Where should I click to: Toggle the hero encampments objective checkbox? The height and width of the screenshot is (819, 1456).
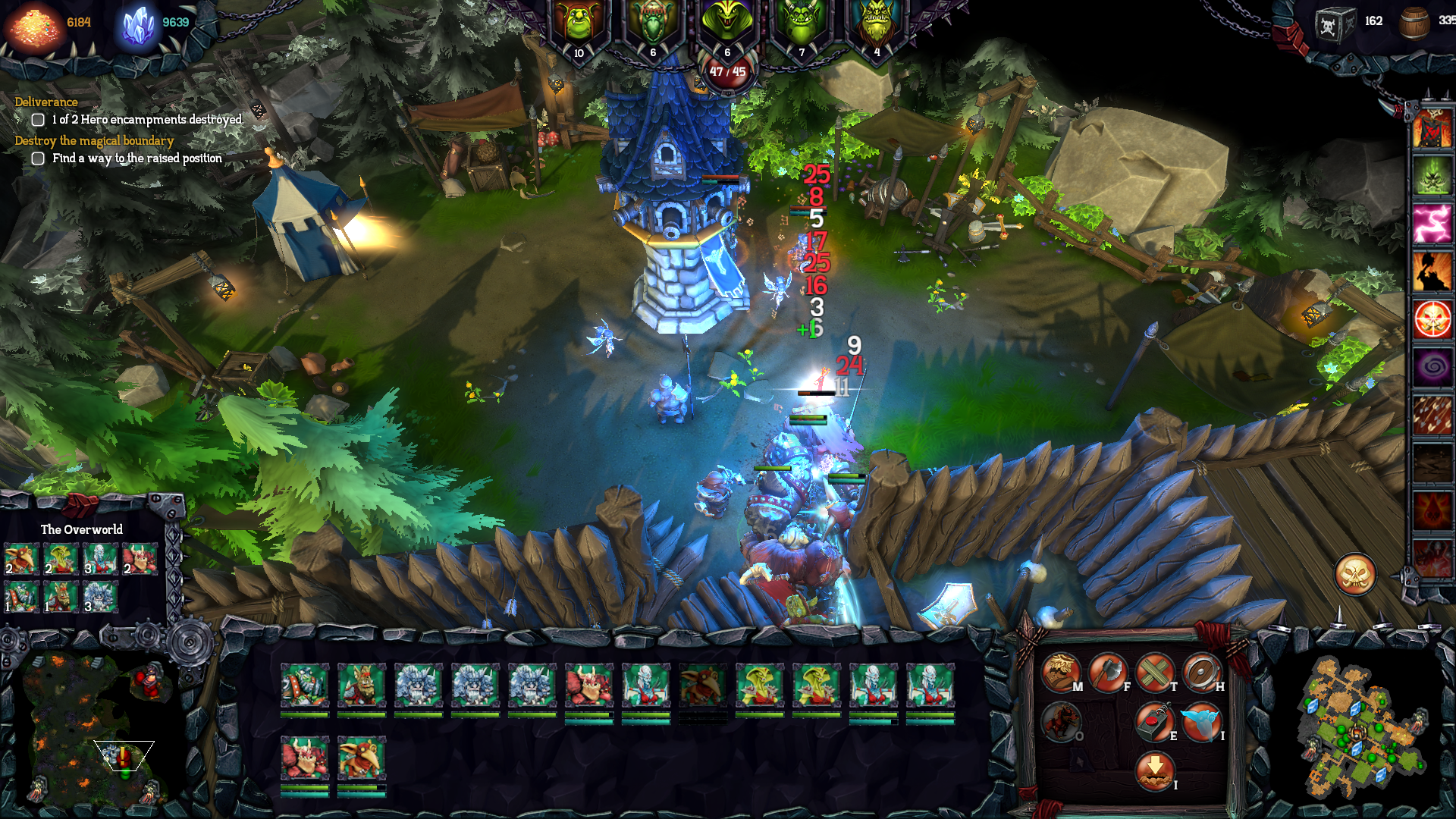coord(38,120)
